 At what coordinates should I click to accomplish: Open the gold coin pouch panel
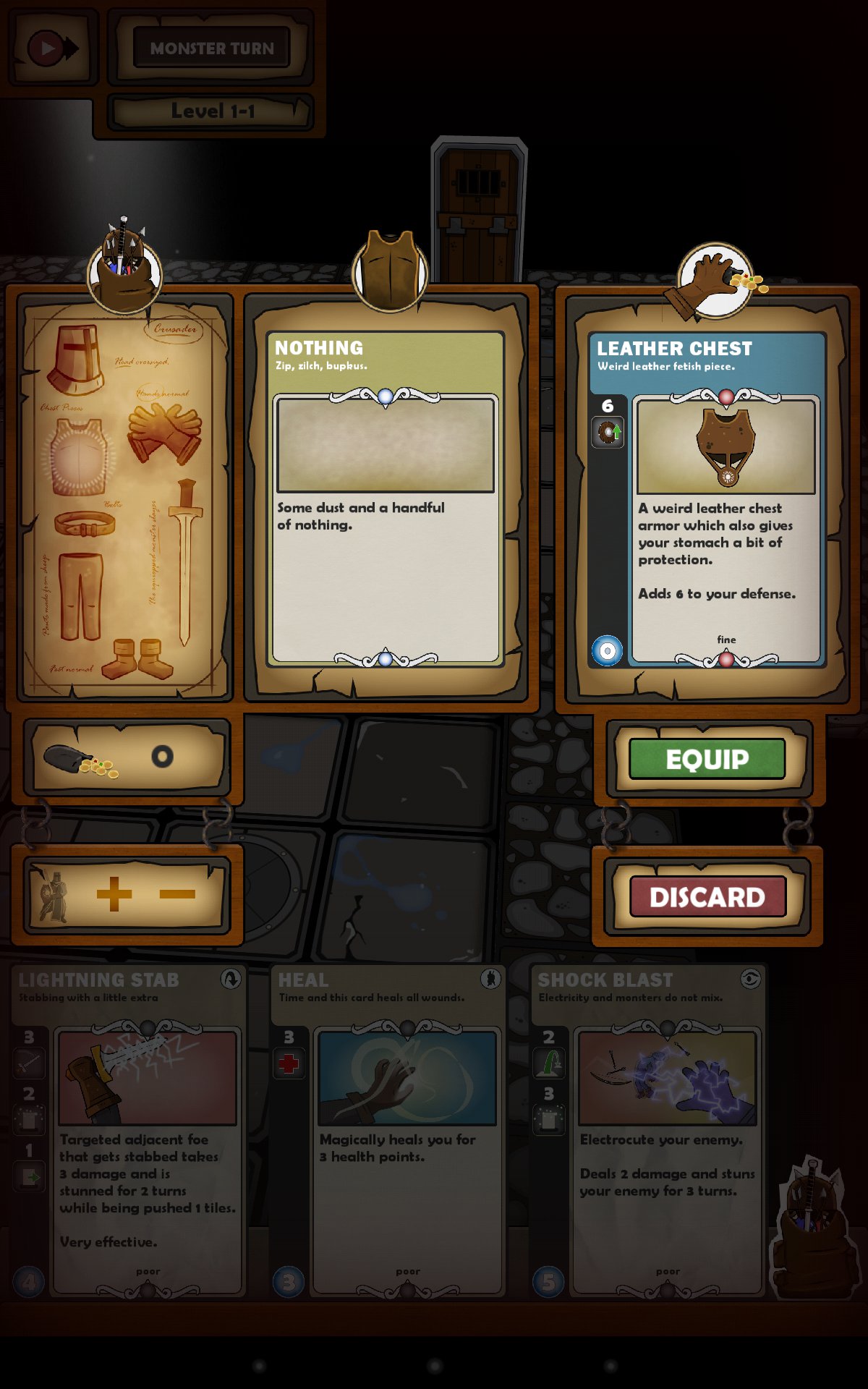tap(127, 757)
